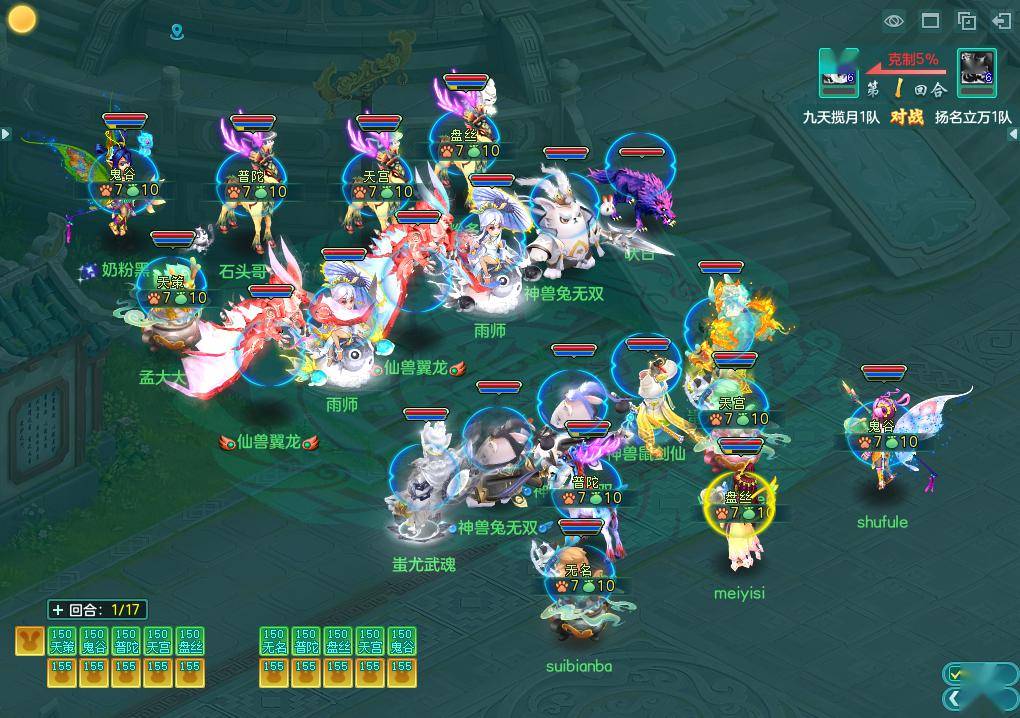Click the single window layout icon
This screenshot has height=718, width=1020.
(930, 20)
